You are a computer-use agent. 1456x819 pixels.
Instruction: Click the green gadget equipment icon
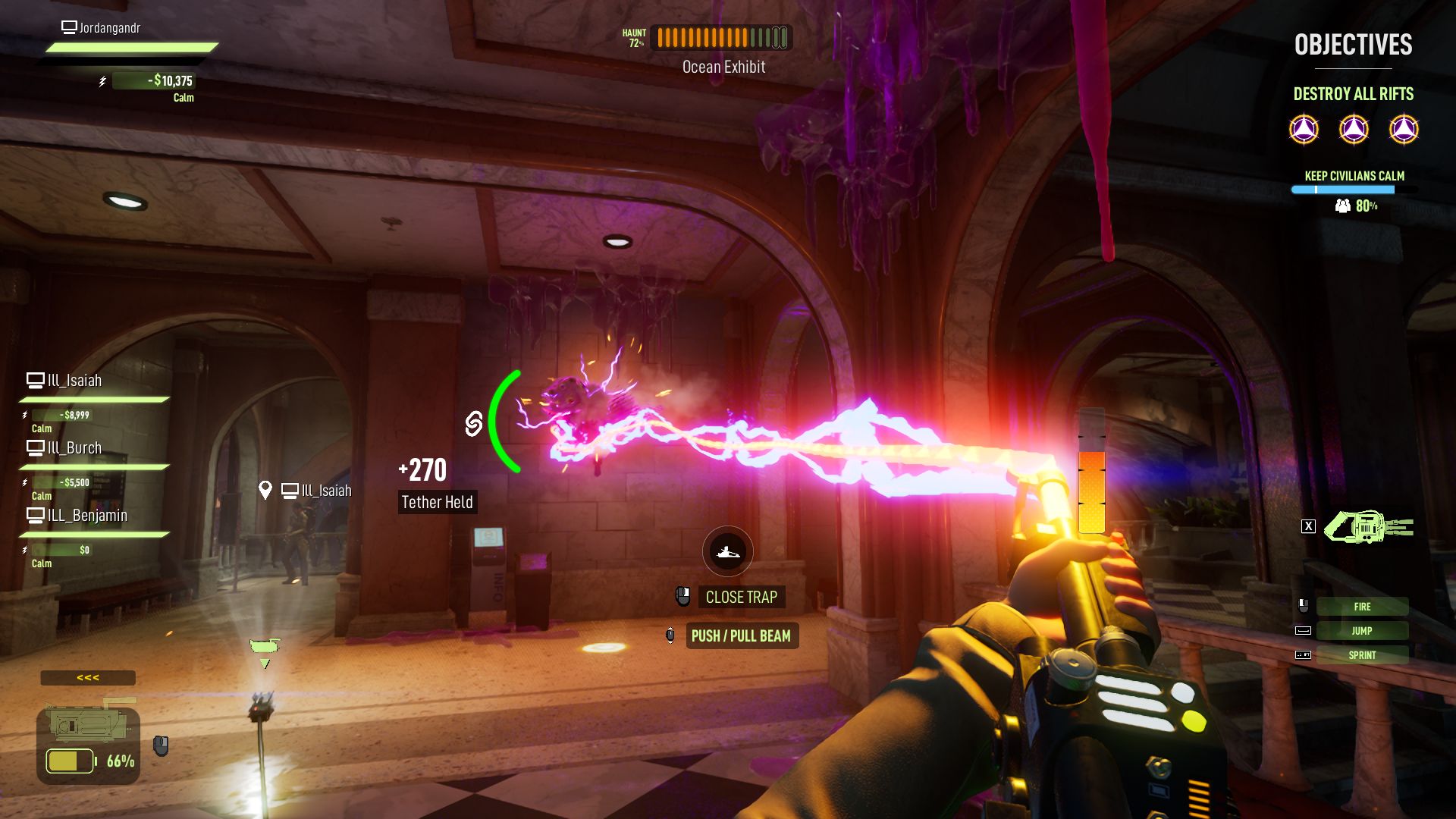[x=1368, y=526]
